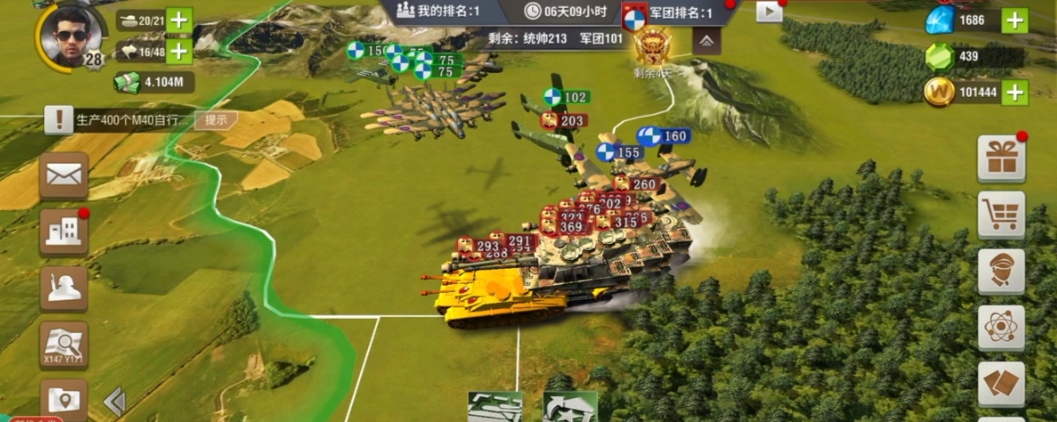Click the video play button at top
This screenshot has width=1057, height=422.
(769, 12)
